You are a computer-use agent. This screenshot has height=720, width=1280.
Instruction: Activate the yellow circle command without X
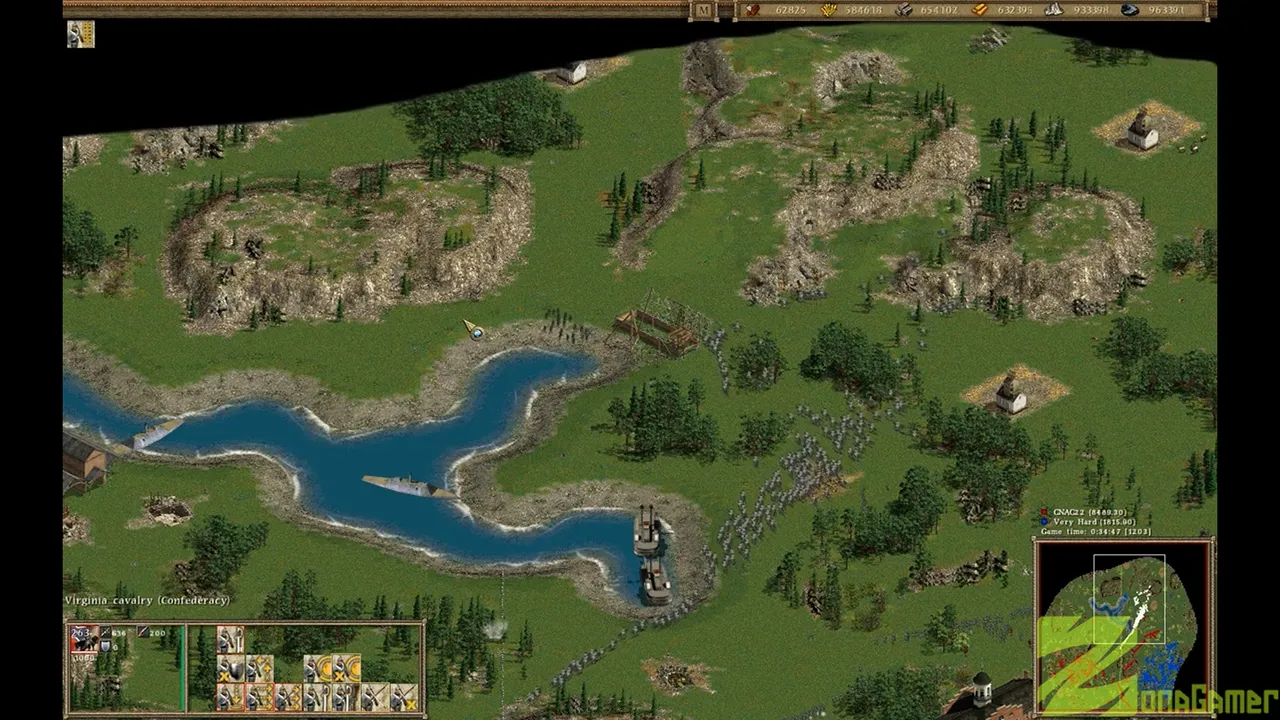[x=317, y=668]
